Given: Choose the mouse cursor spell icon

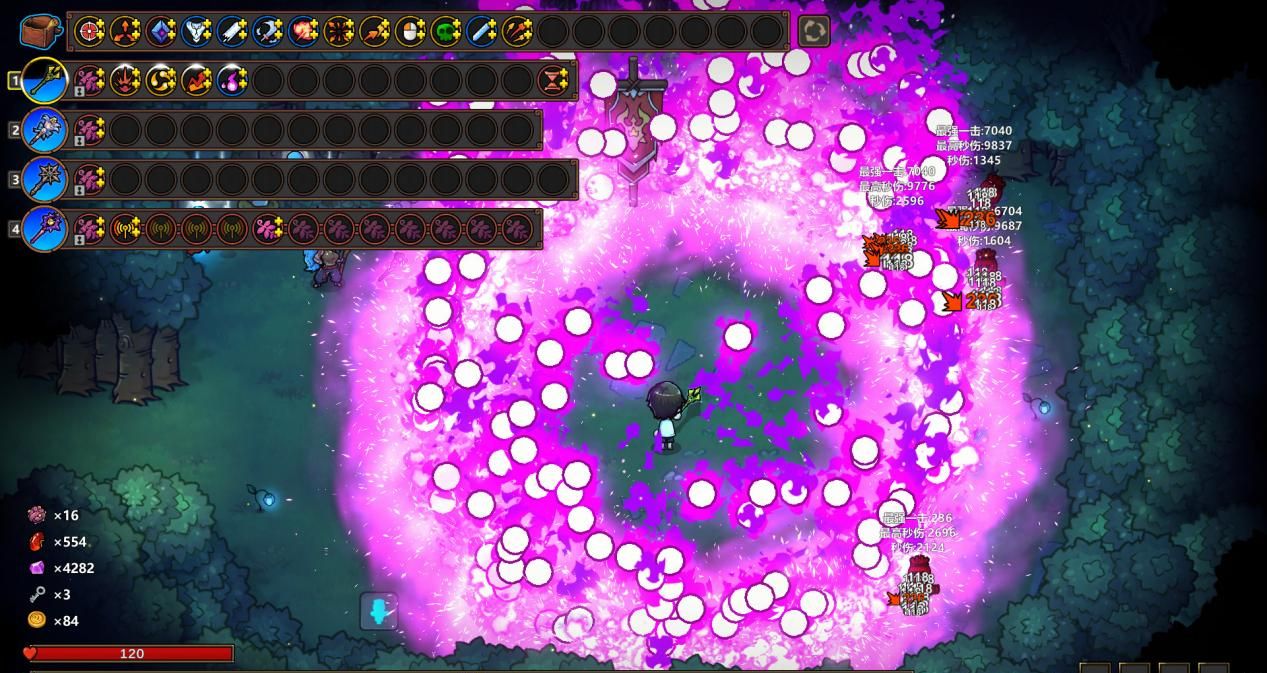Looking at the screenshot, I should (410, 32).
